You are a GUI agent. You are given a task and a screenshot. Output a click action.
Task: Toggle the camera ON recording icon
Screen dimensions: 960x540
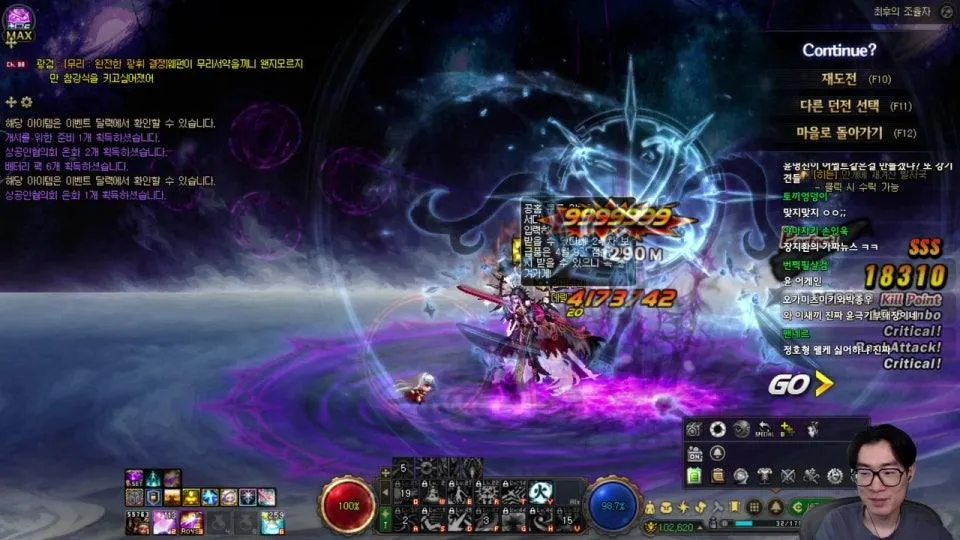(x=696, y=453)
